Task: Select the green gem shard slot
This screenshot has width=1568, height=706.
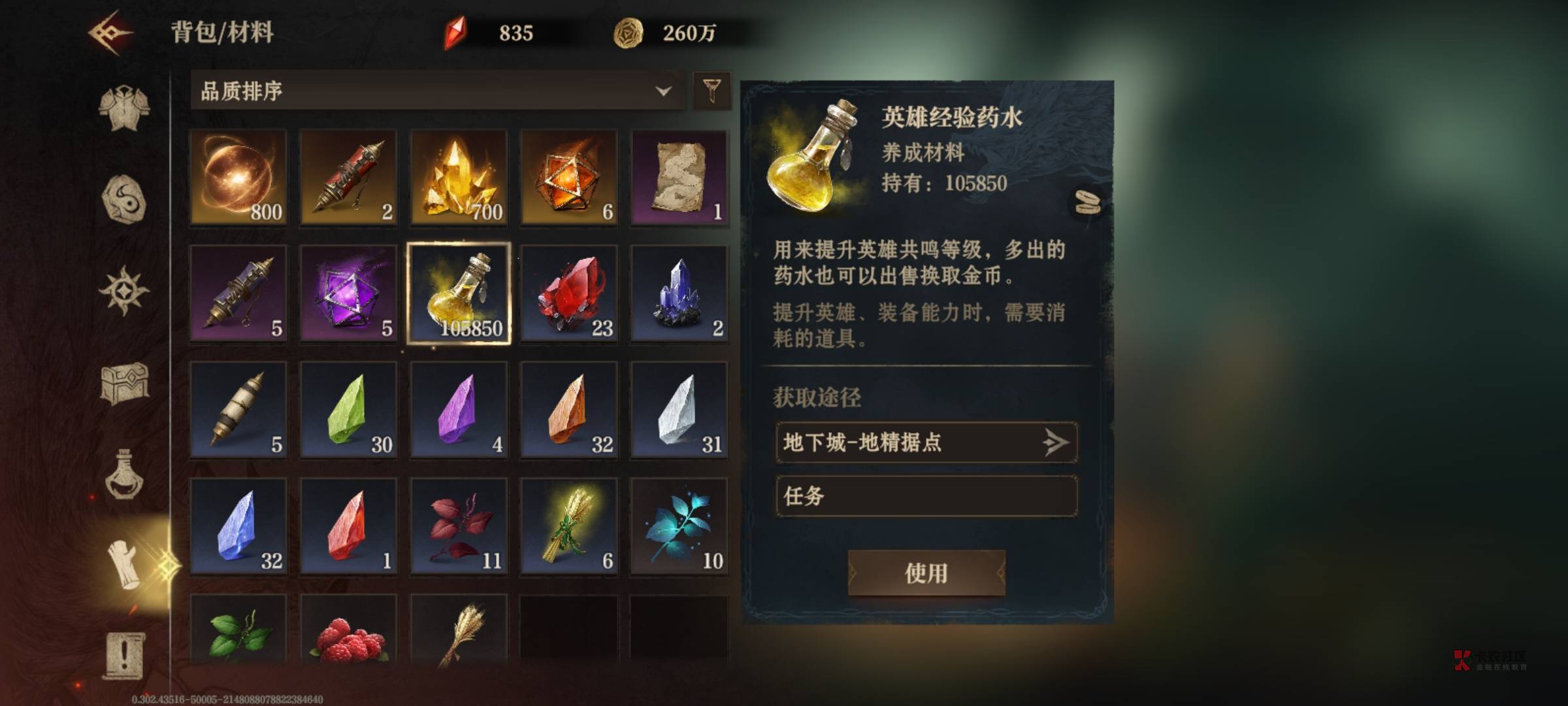Action: point(348,410)
